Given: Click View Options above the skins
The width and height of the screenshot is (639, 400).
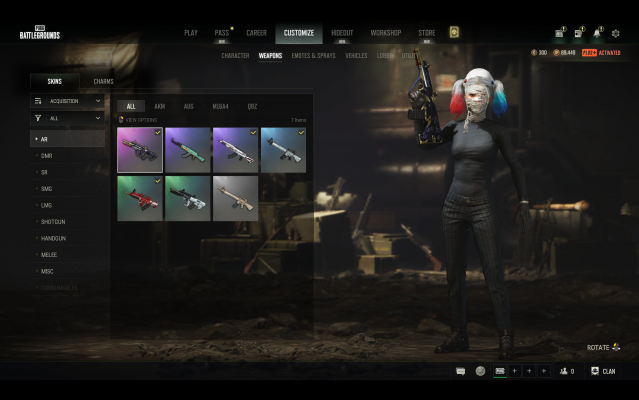Looking at the screenshot, I should 139,119.
